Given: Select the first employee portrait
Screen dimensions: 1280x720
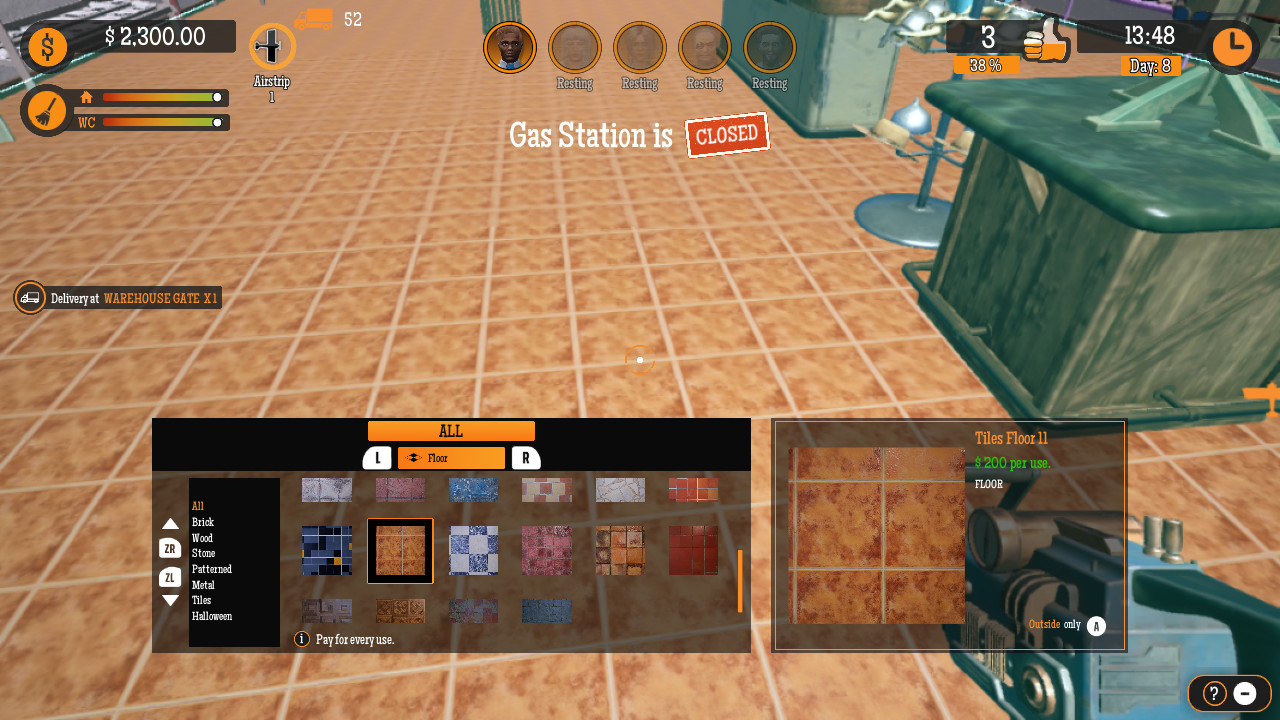Looking at the screenshot, I should [510, 47].
